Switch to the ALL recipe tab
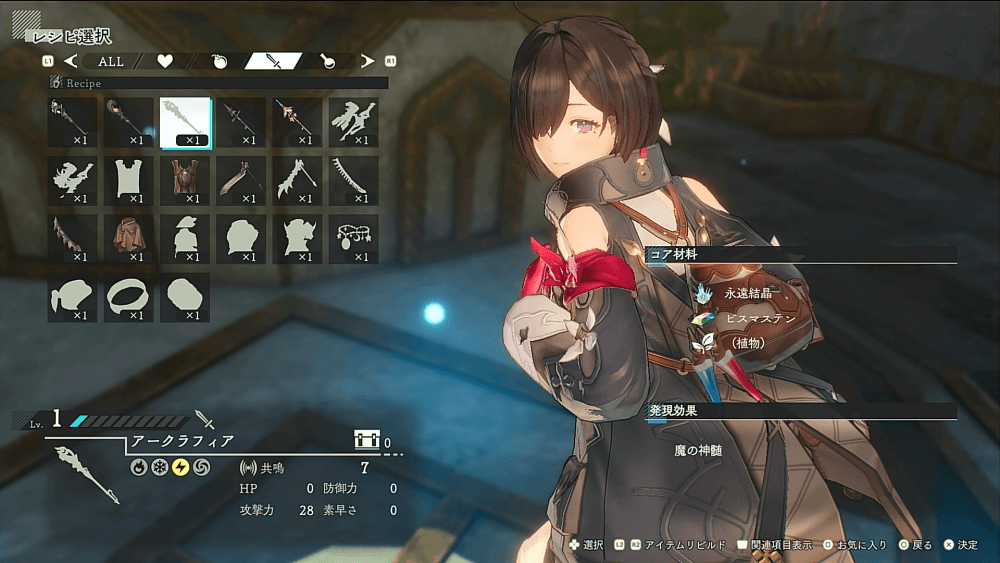 pos(111,62)
